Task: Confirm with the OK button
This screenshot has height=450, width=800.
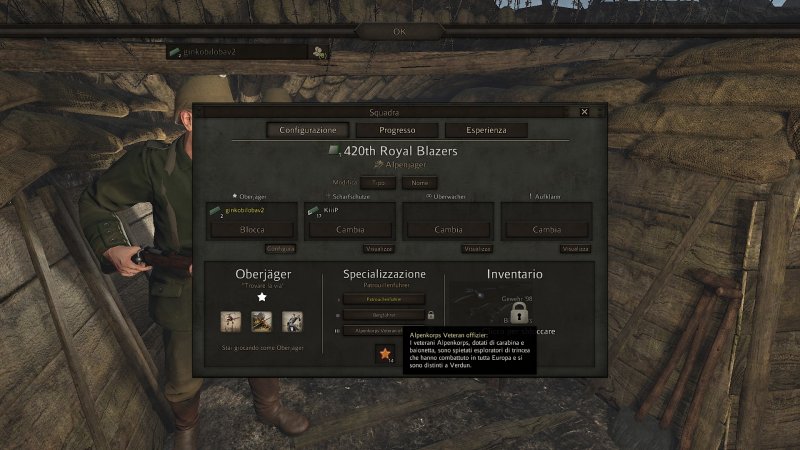Action: [400, 31]
